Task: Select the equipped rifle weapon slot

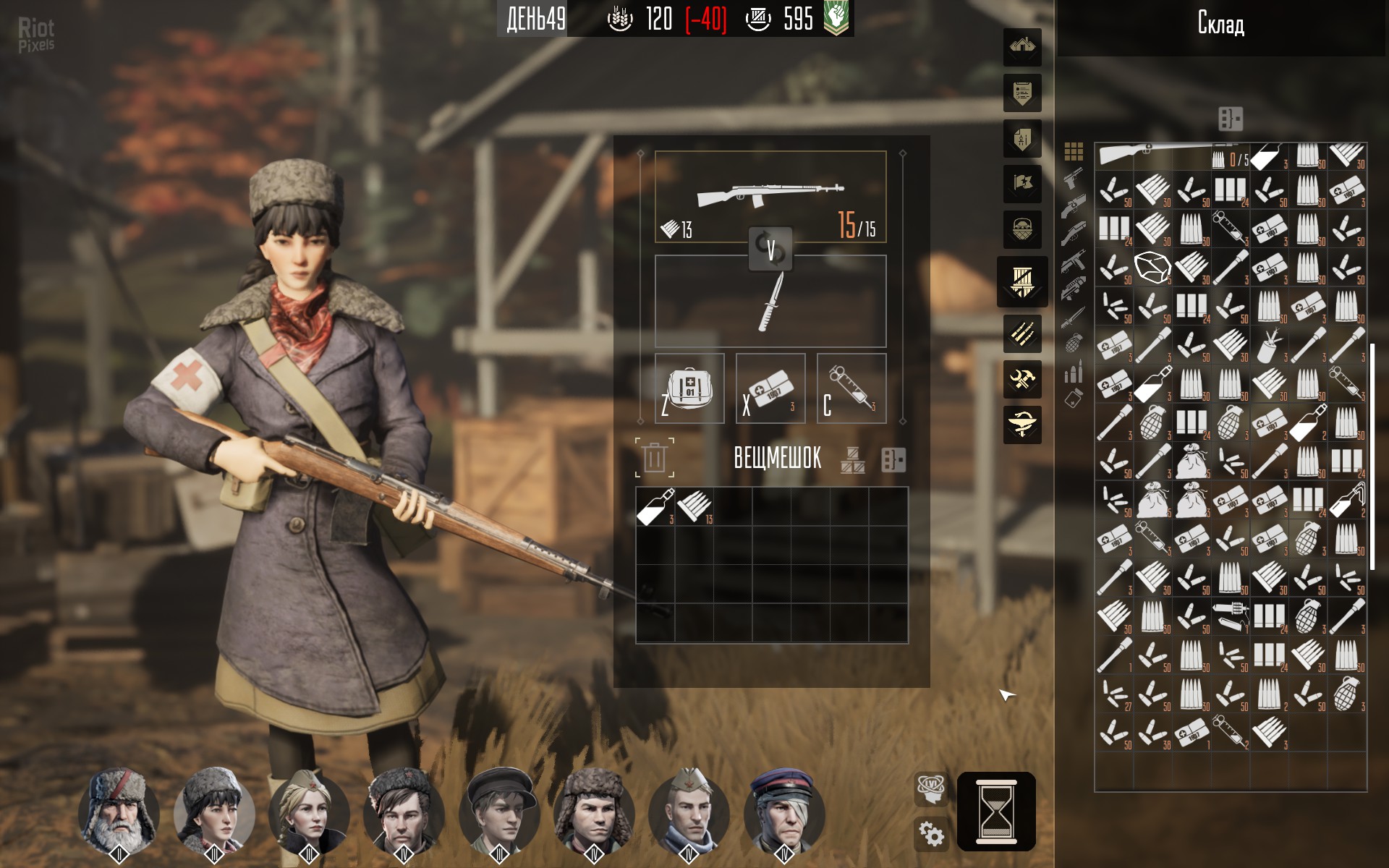Action: point(770,196)
